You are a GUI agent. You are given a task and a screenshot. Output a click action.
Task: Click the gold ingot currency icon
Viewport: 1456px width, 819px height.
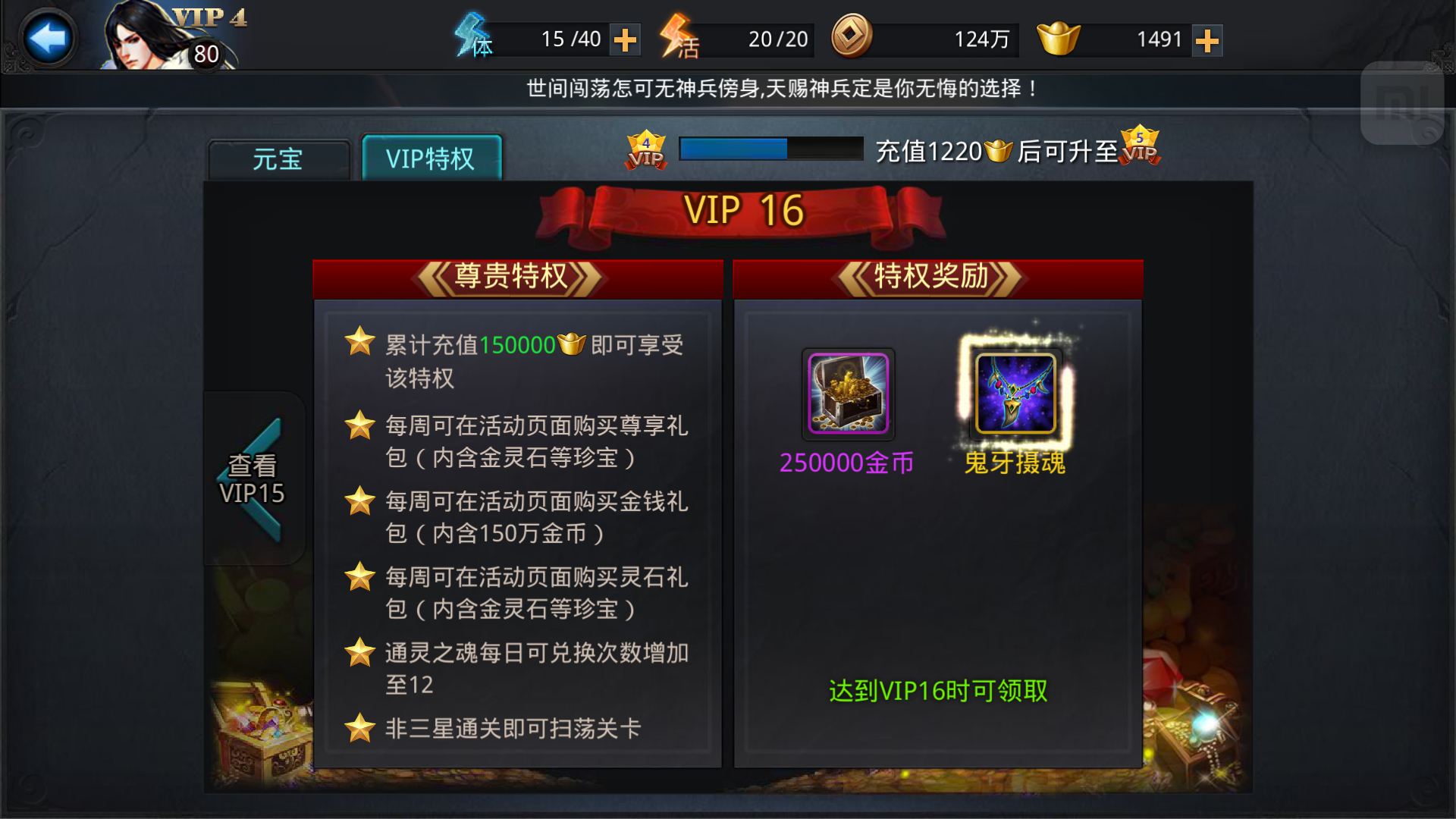1059,39
